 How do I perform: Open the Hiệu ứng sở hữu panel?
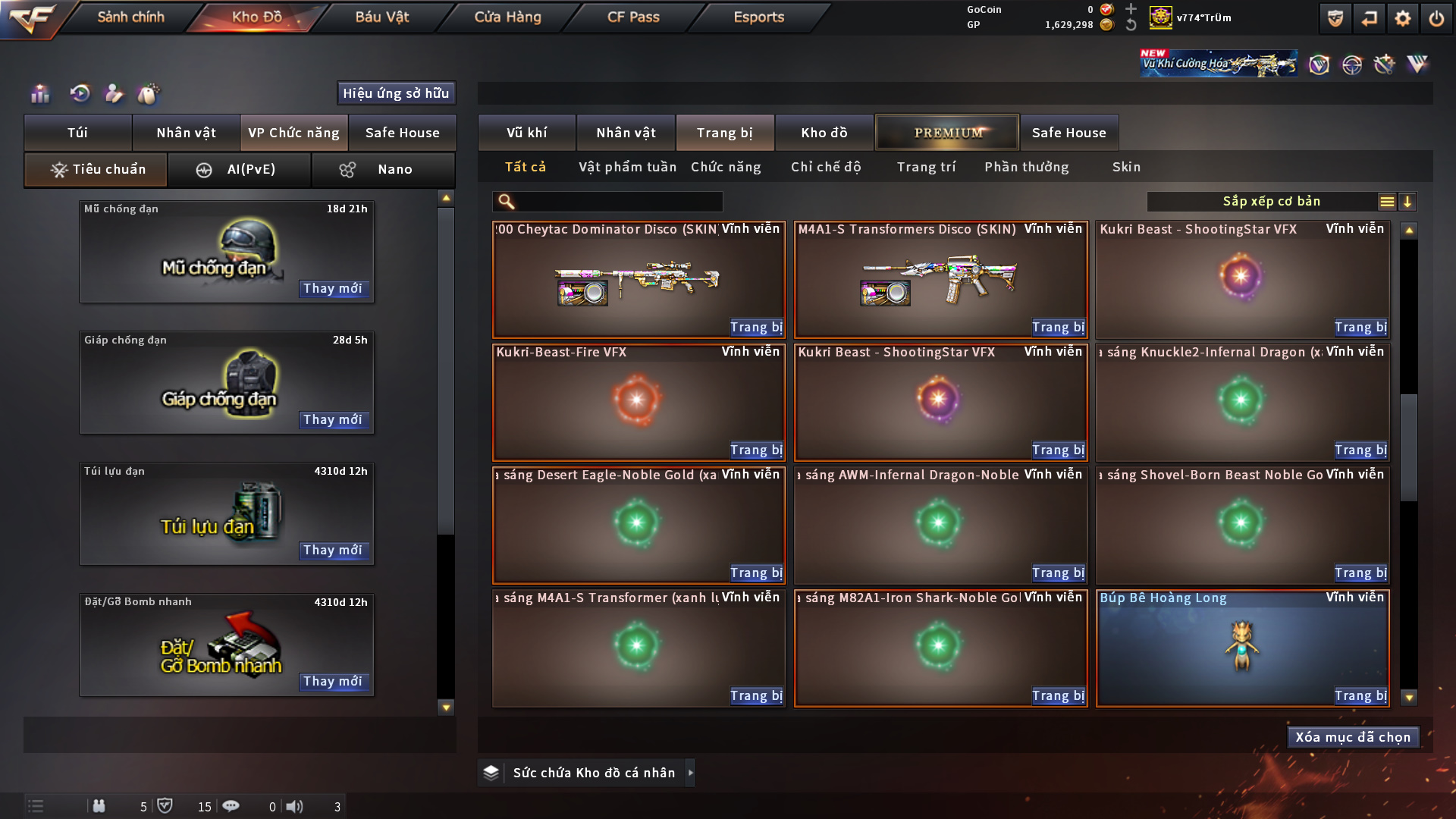point(396,93)
